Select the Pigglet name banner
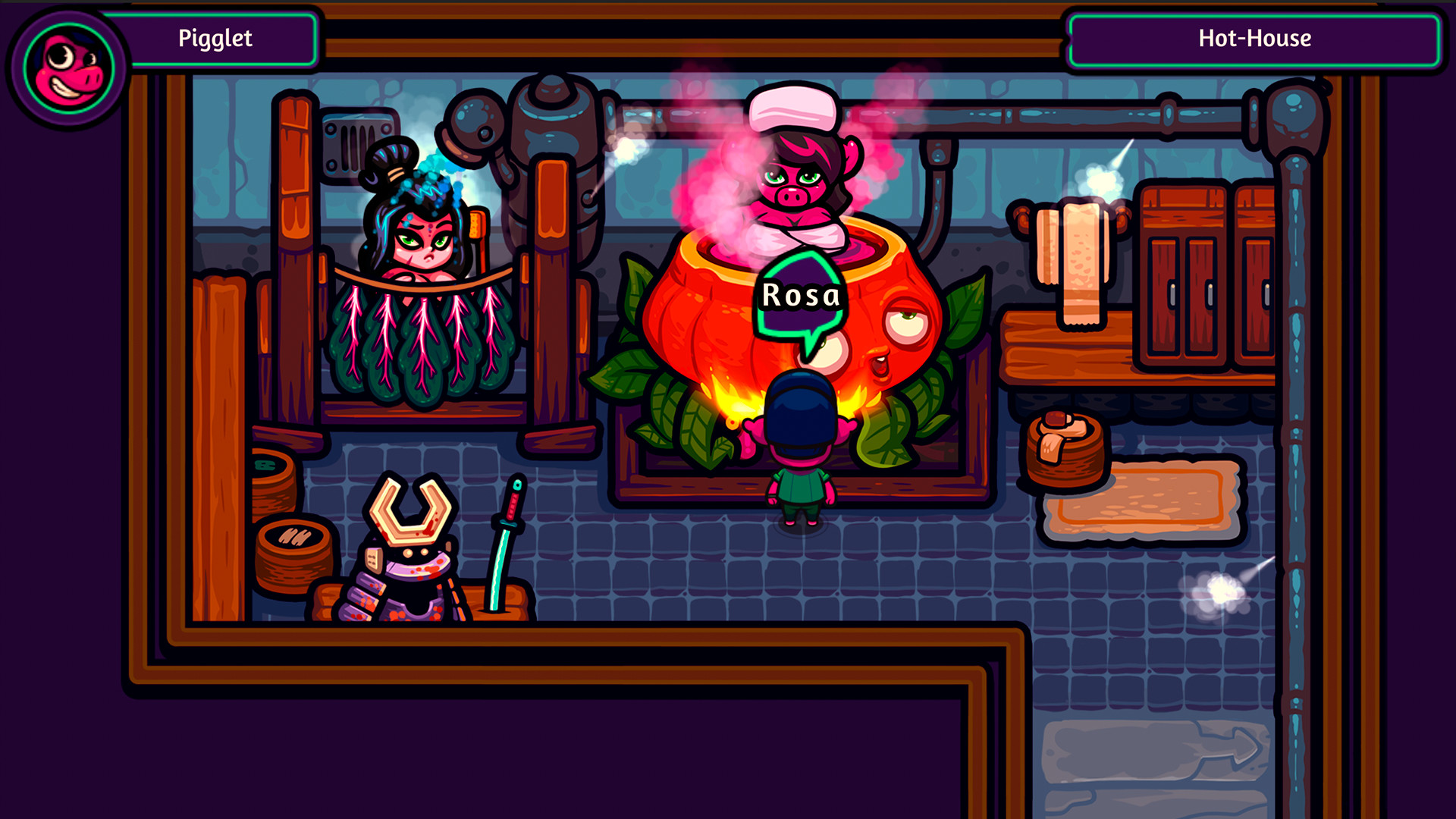 [216, 38]
